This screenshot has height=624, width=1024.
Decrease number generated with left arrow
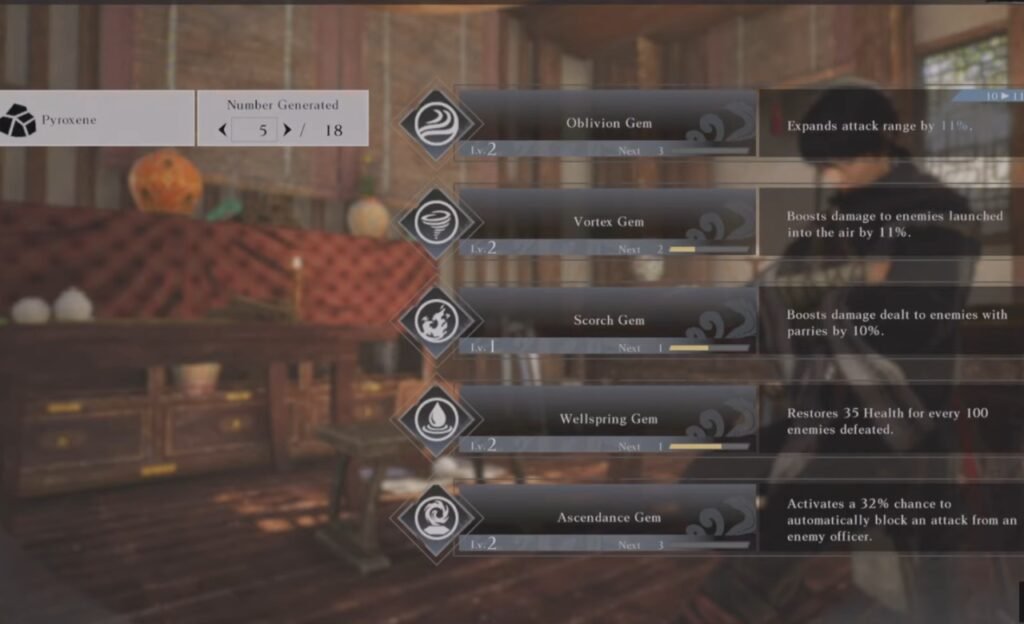pos(222,130)
